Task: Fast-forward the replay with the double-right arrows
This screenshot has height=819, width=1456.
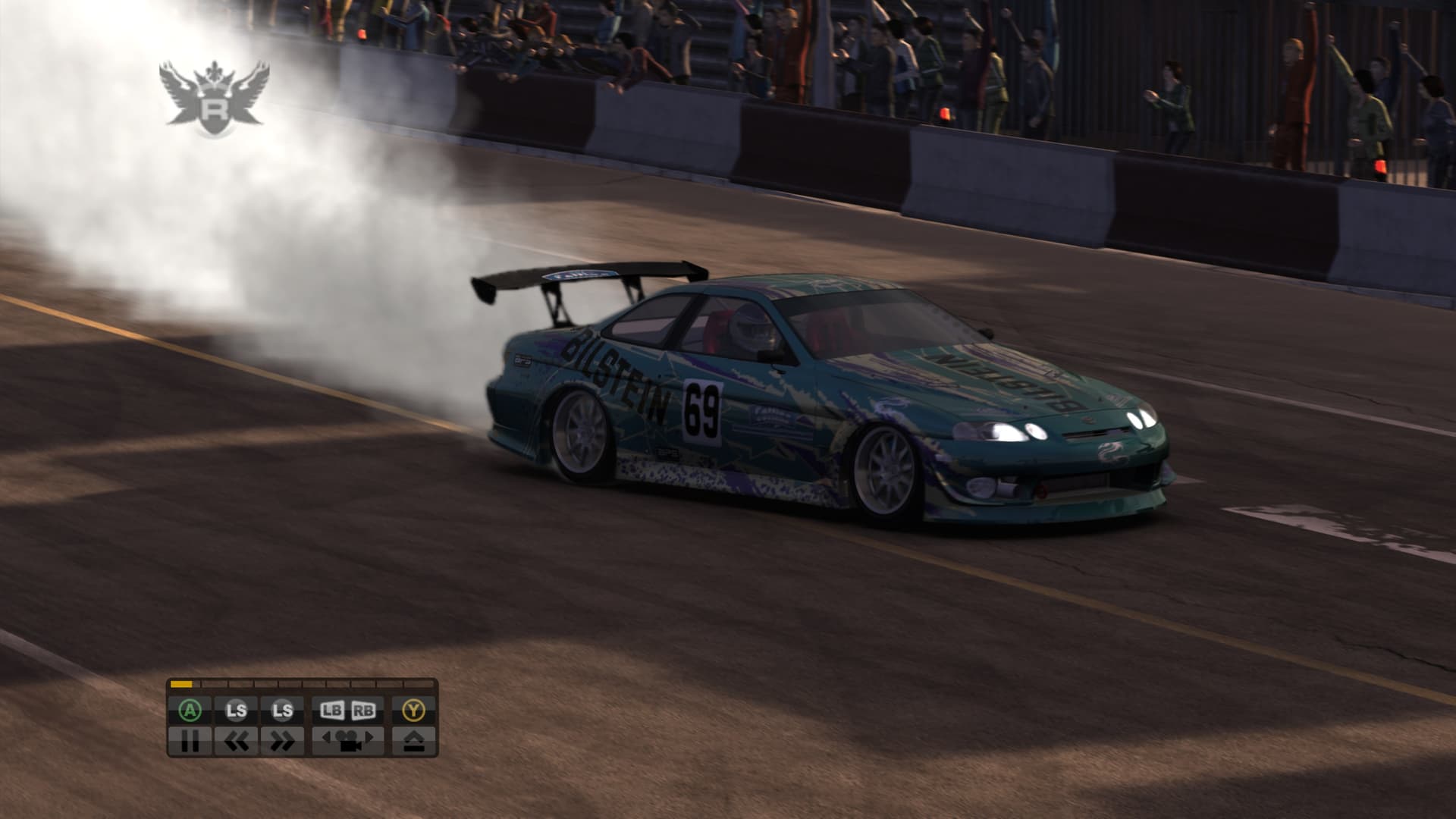Action: 282,740
